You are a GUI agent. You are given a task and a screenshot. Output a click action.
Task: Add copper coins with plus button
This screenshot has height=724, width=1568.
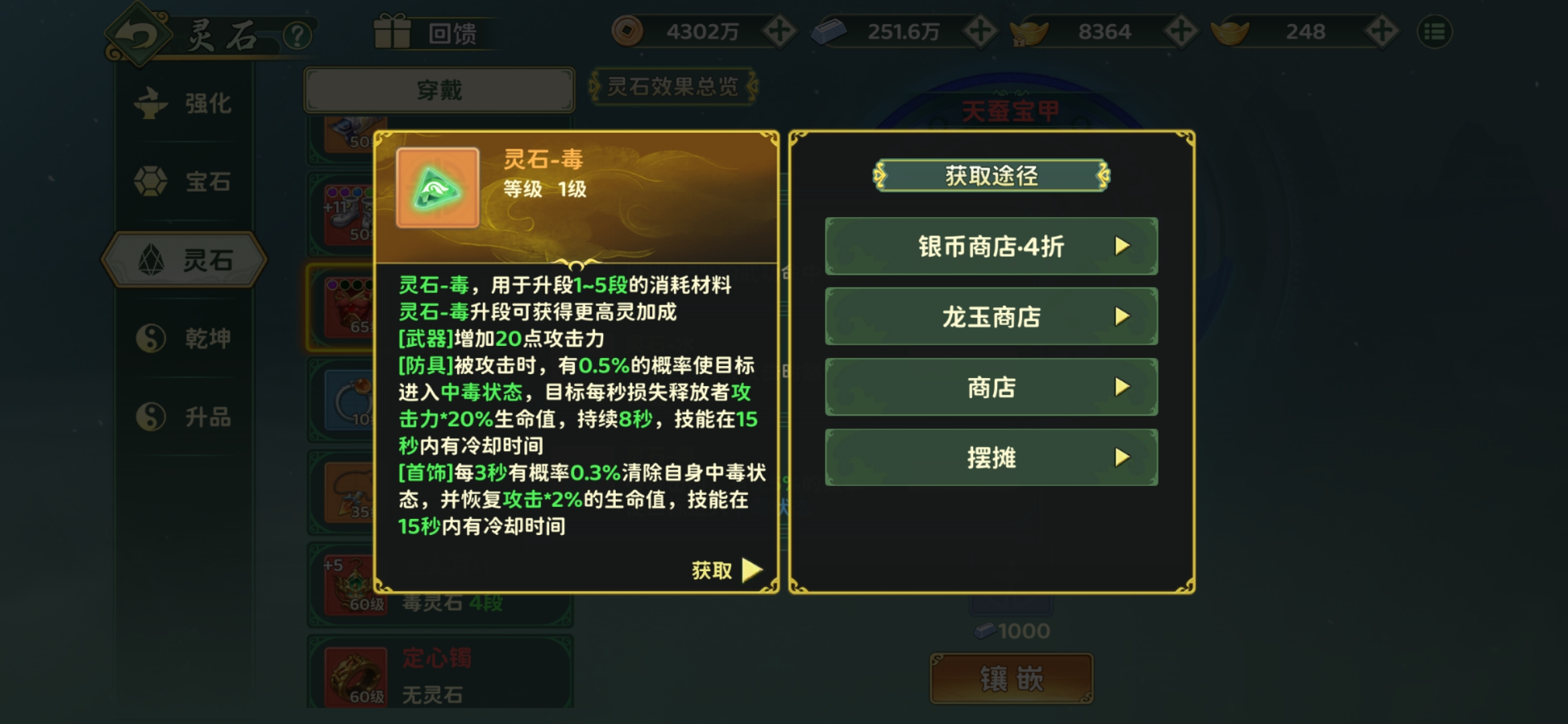[779, 32]
